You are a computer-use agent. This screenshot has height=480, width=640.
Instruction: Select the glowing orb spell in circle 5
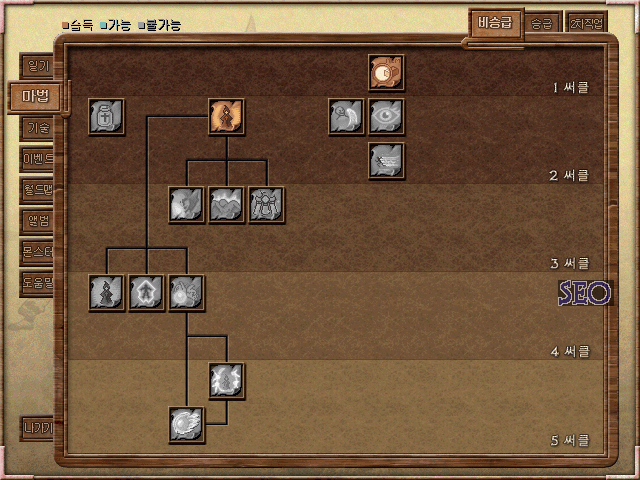click(187, 424)
